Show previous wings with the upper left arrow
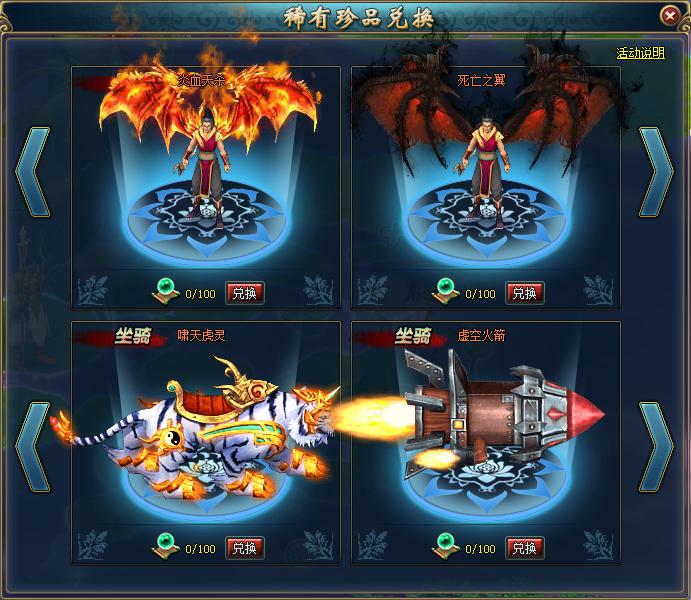Viewport: 691px width, 600px height. click(x=32, y=173)
